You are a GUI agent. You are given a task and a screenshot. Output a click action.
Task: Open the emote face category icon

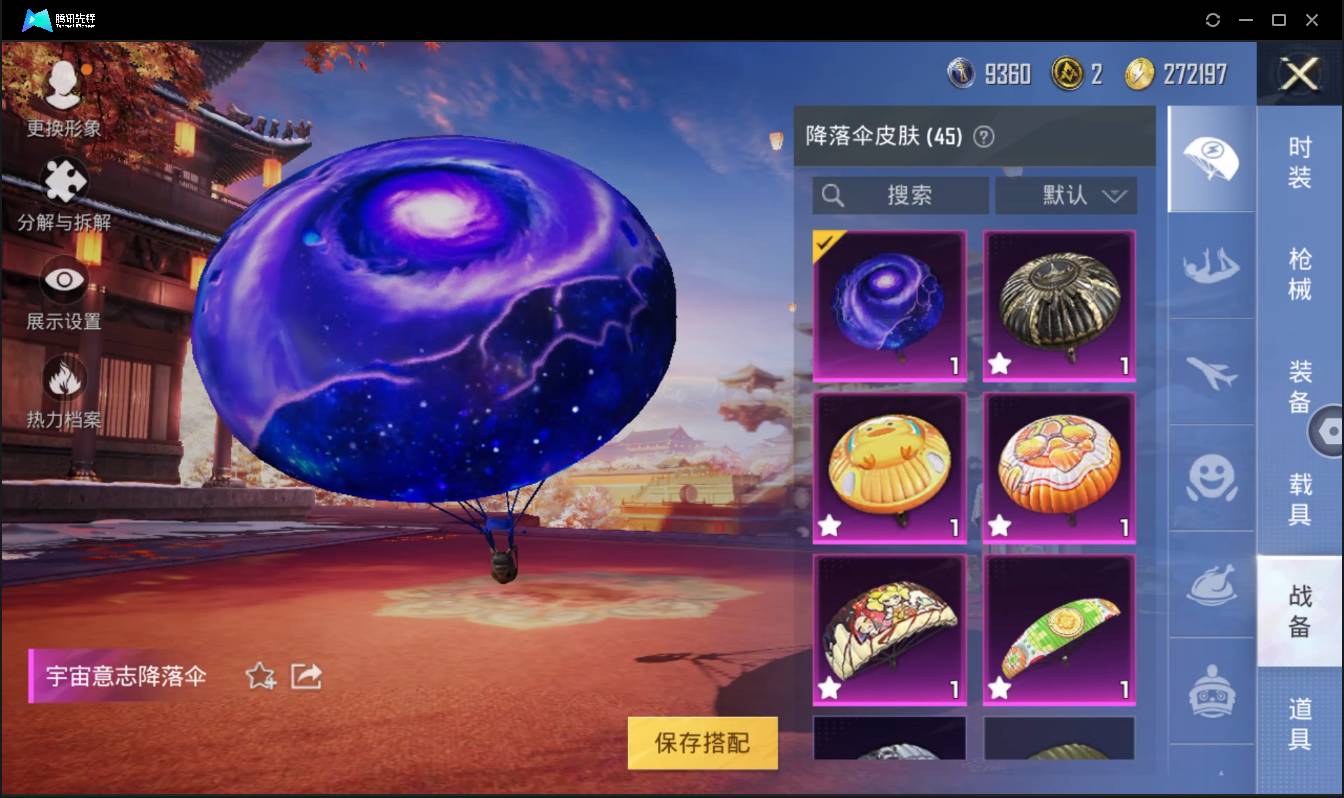[1211, 480]
